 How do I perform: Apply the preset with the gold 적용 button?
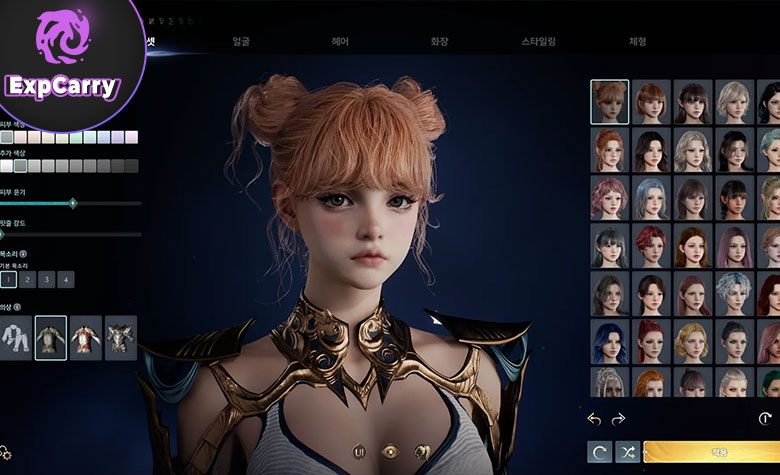(712, 452)
